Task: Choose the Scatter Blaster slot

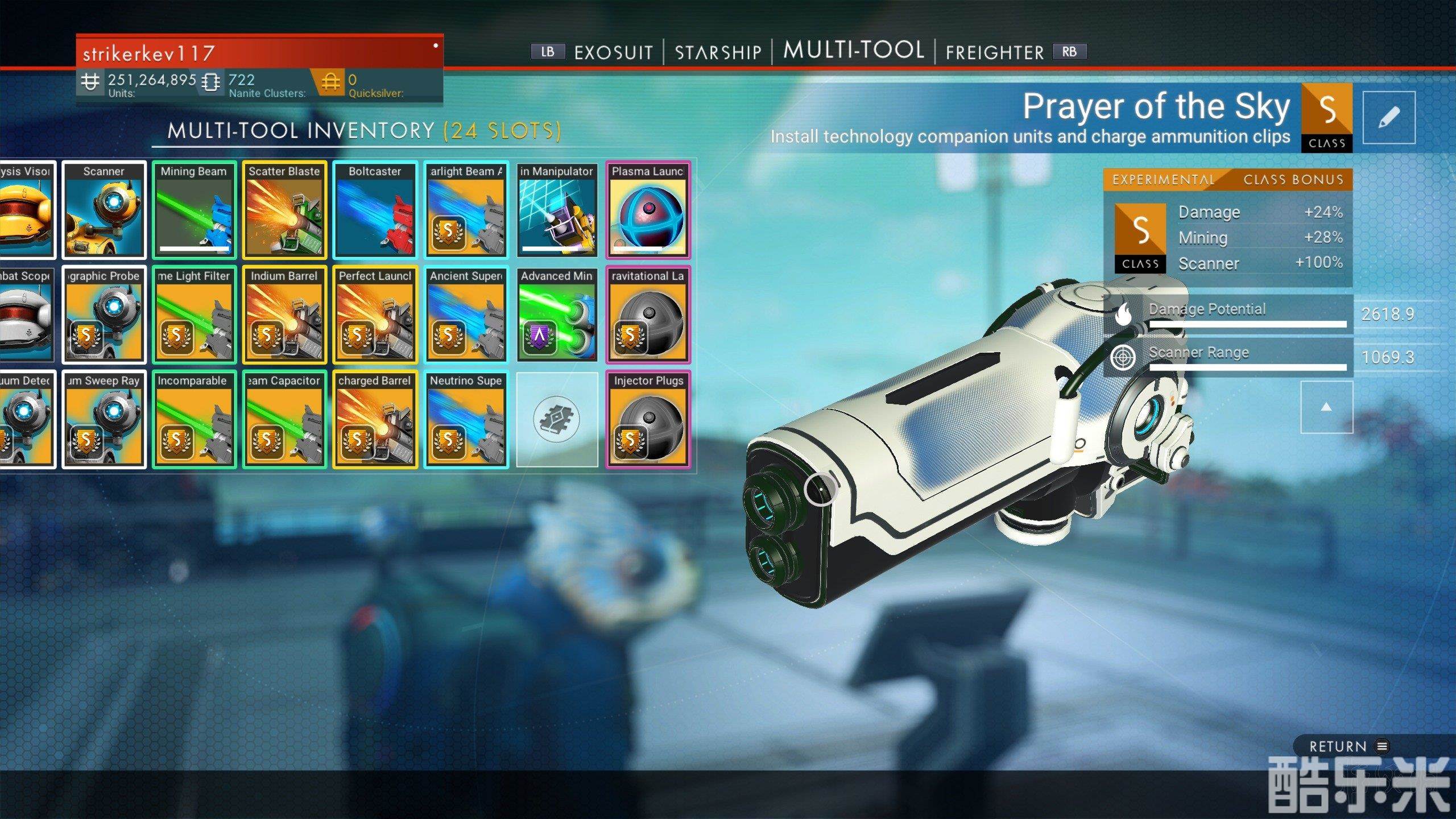Action: (284, 209)
